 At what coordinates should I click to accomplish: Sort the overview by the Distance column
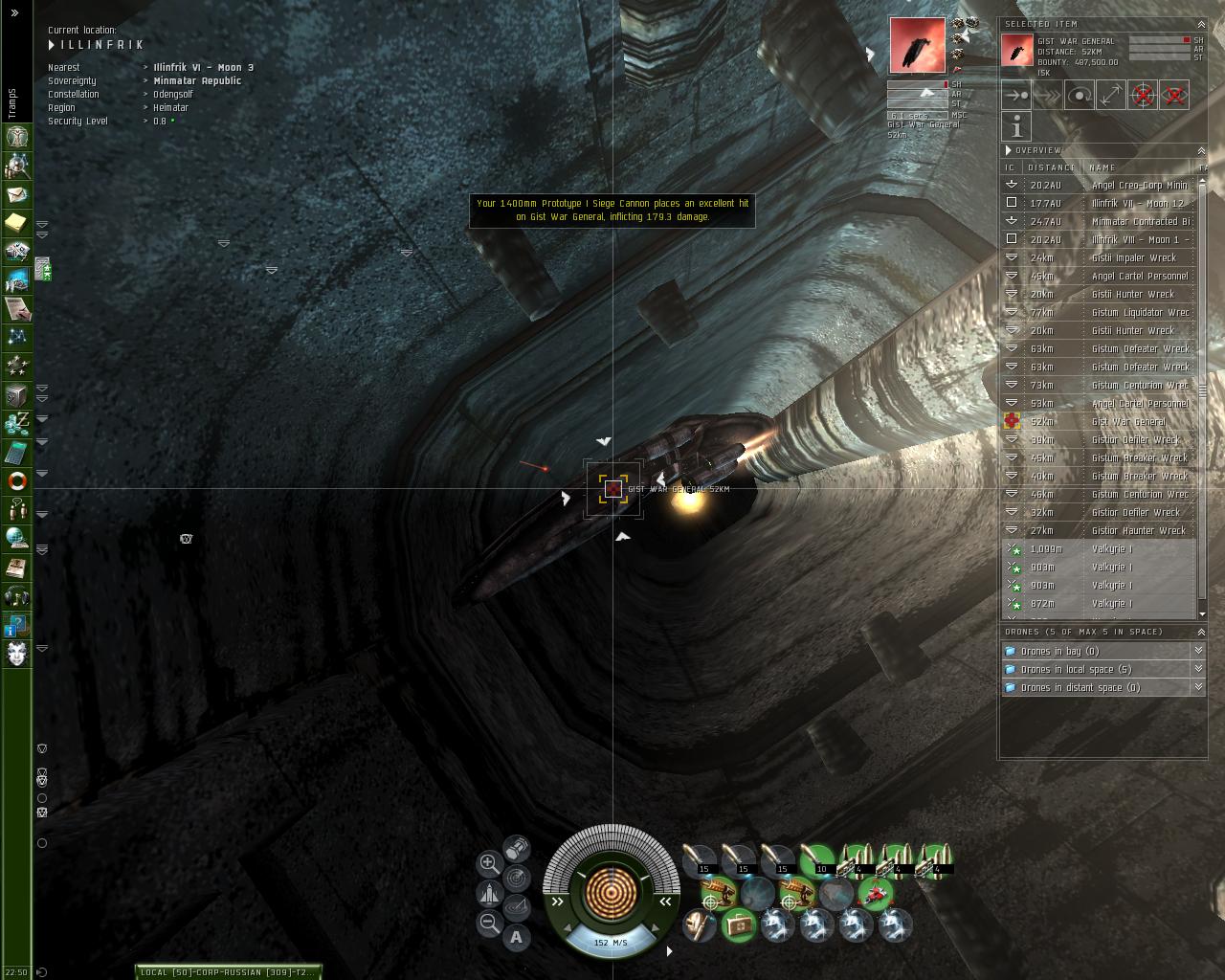[x=1051, y=167]
